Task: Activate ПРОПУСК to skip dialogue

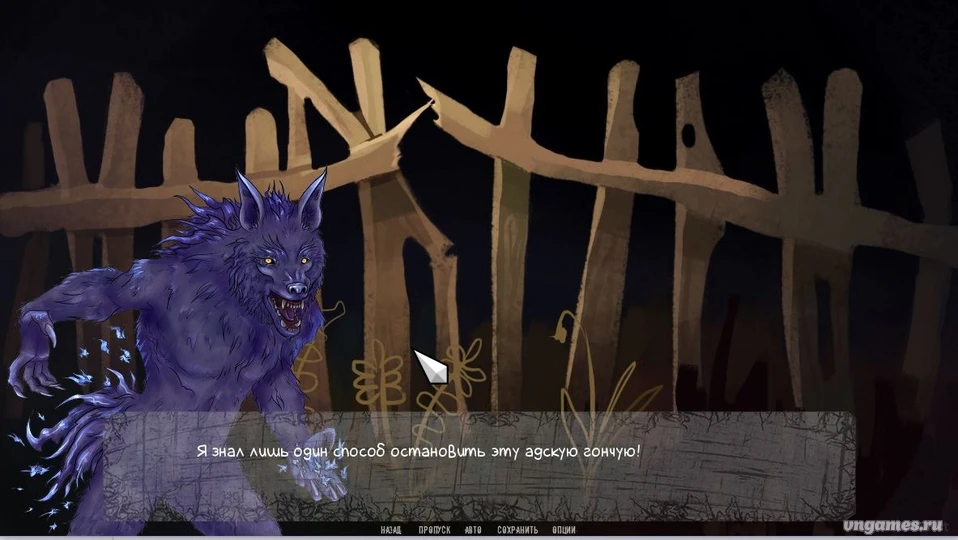Action: click(435, 530)
